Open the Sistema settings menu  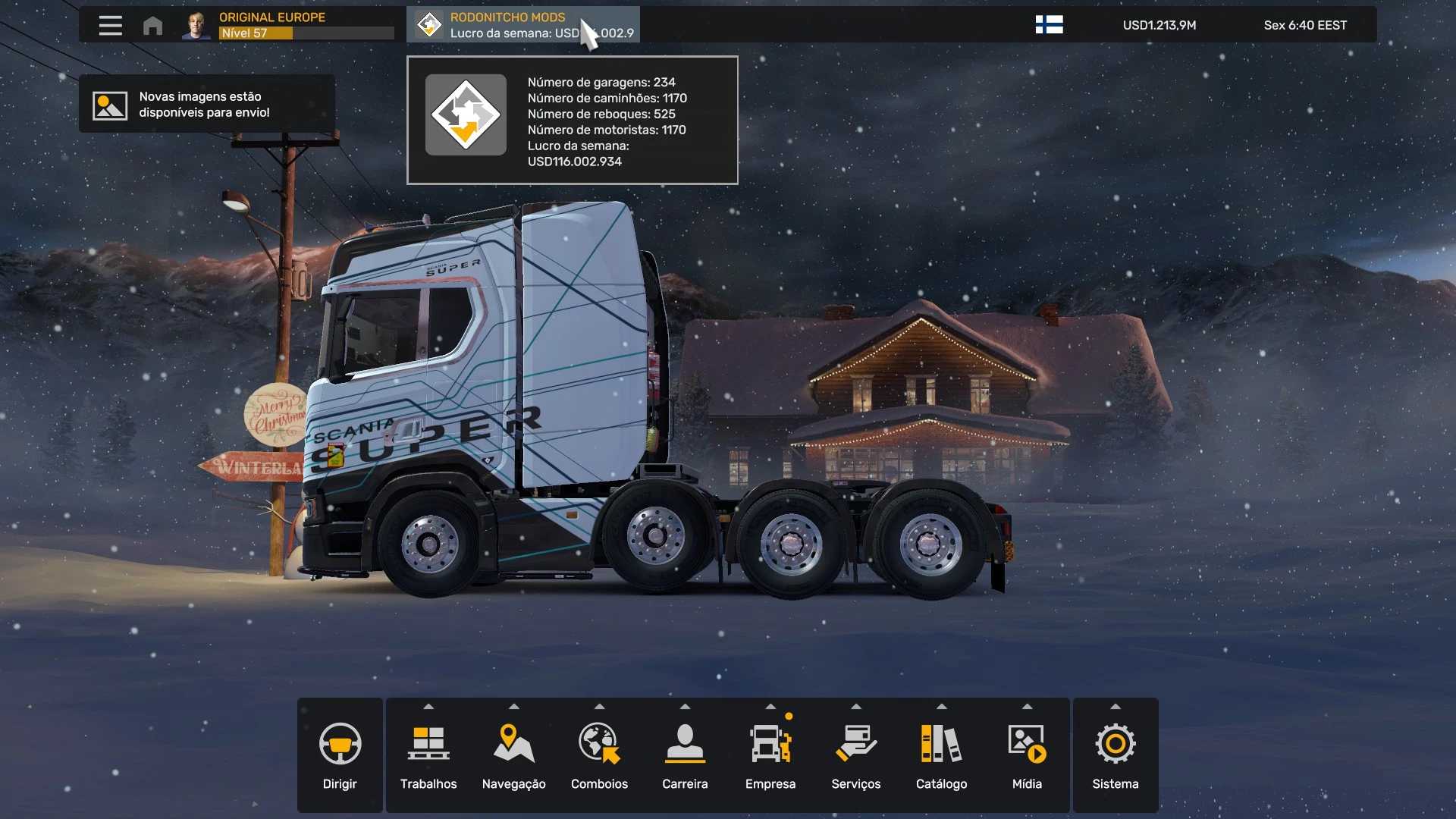coord(1116,755)
